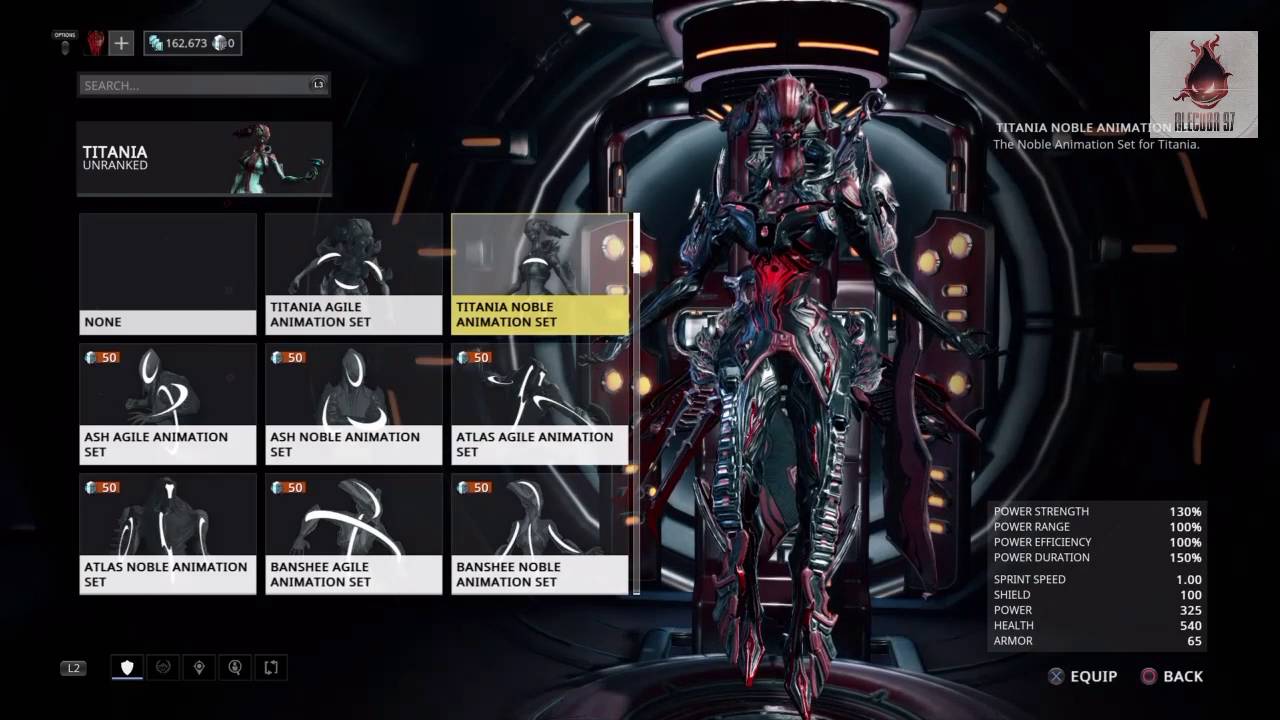Screen dimensions: 1280x720
Task: Select the Ash Noble Animation Set
Action: (x=353, y=403)
